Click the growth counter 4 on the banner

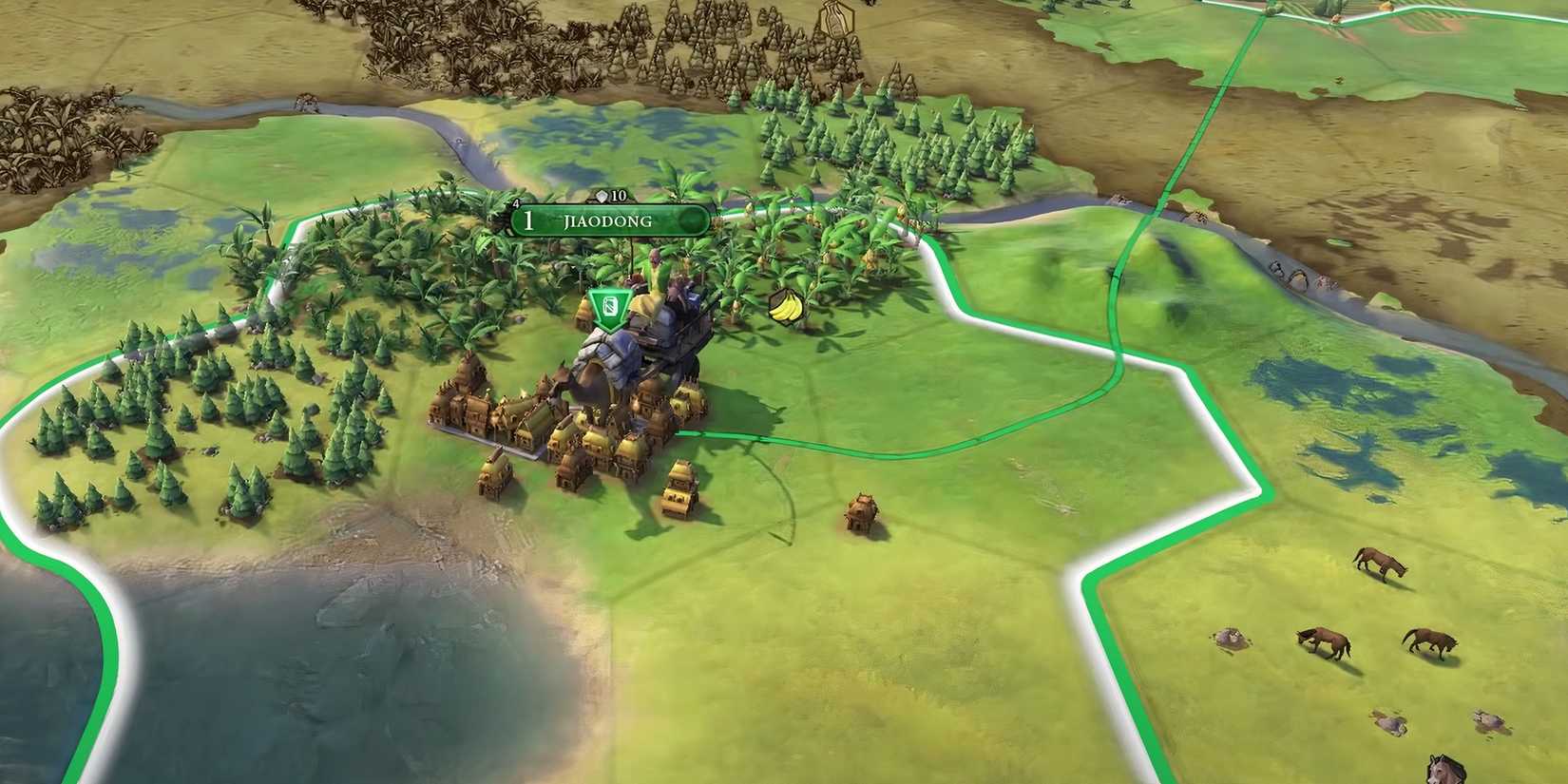[515, 202]
